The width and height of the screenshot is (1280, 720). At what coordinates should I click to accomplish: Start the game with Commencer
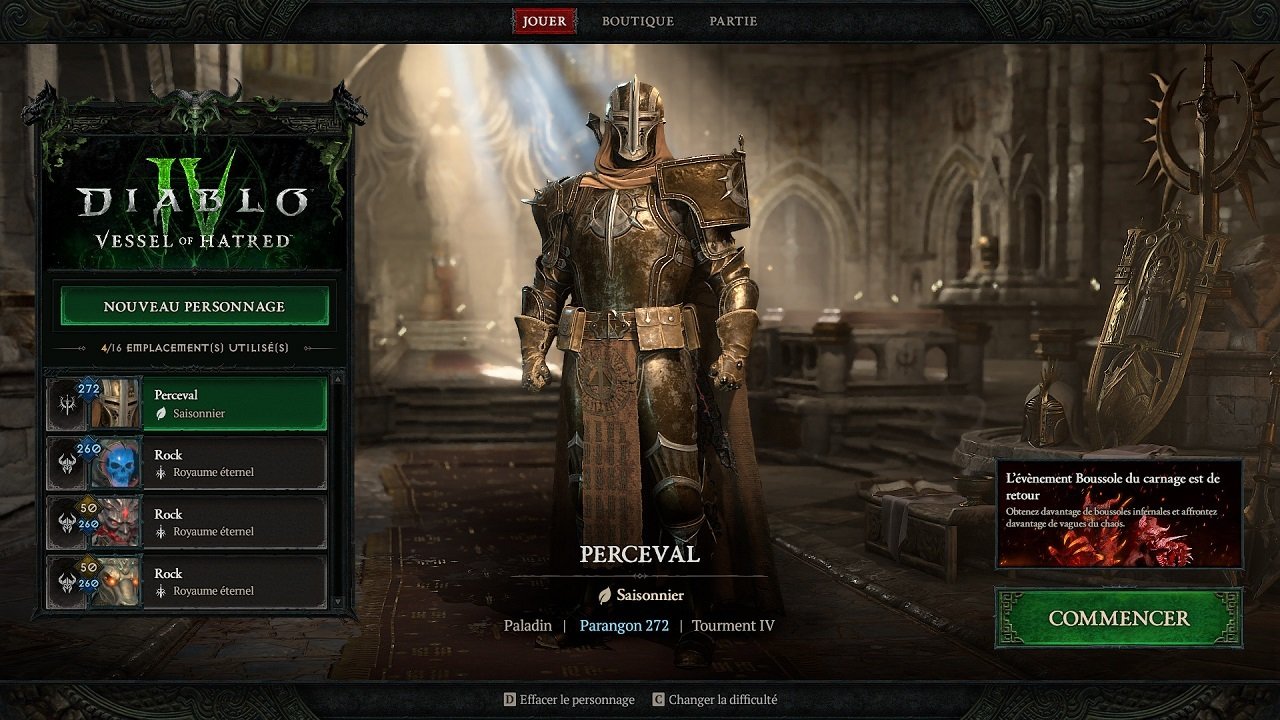[x=1118, y=618]
